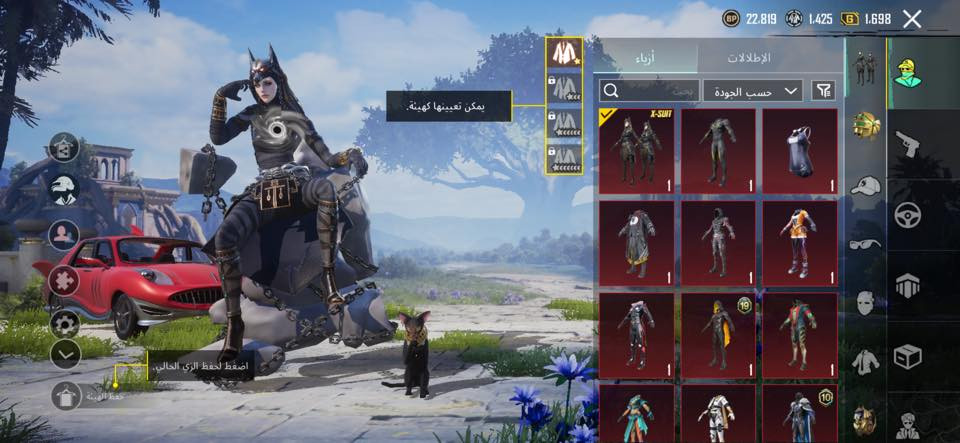Click the gear settings icon on left

(x=64, y=322)
